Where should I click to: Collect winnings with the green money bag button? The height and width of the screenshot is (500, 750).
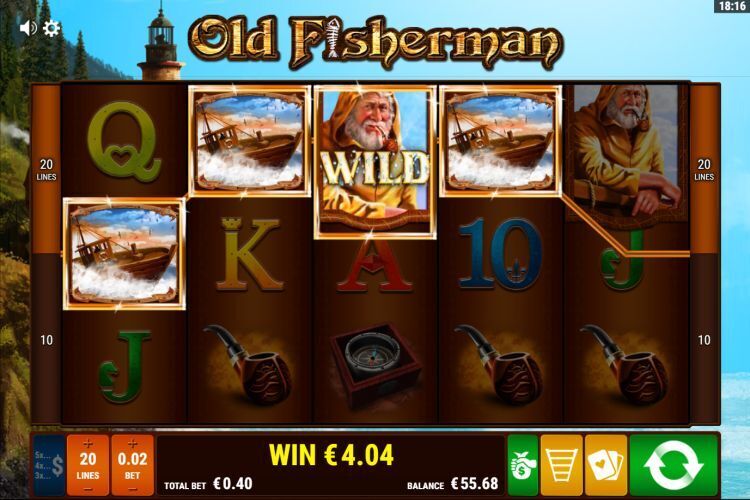point(522,465)
